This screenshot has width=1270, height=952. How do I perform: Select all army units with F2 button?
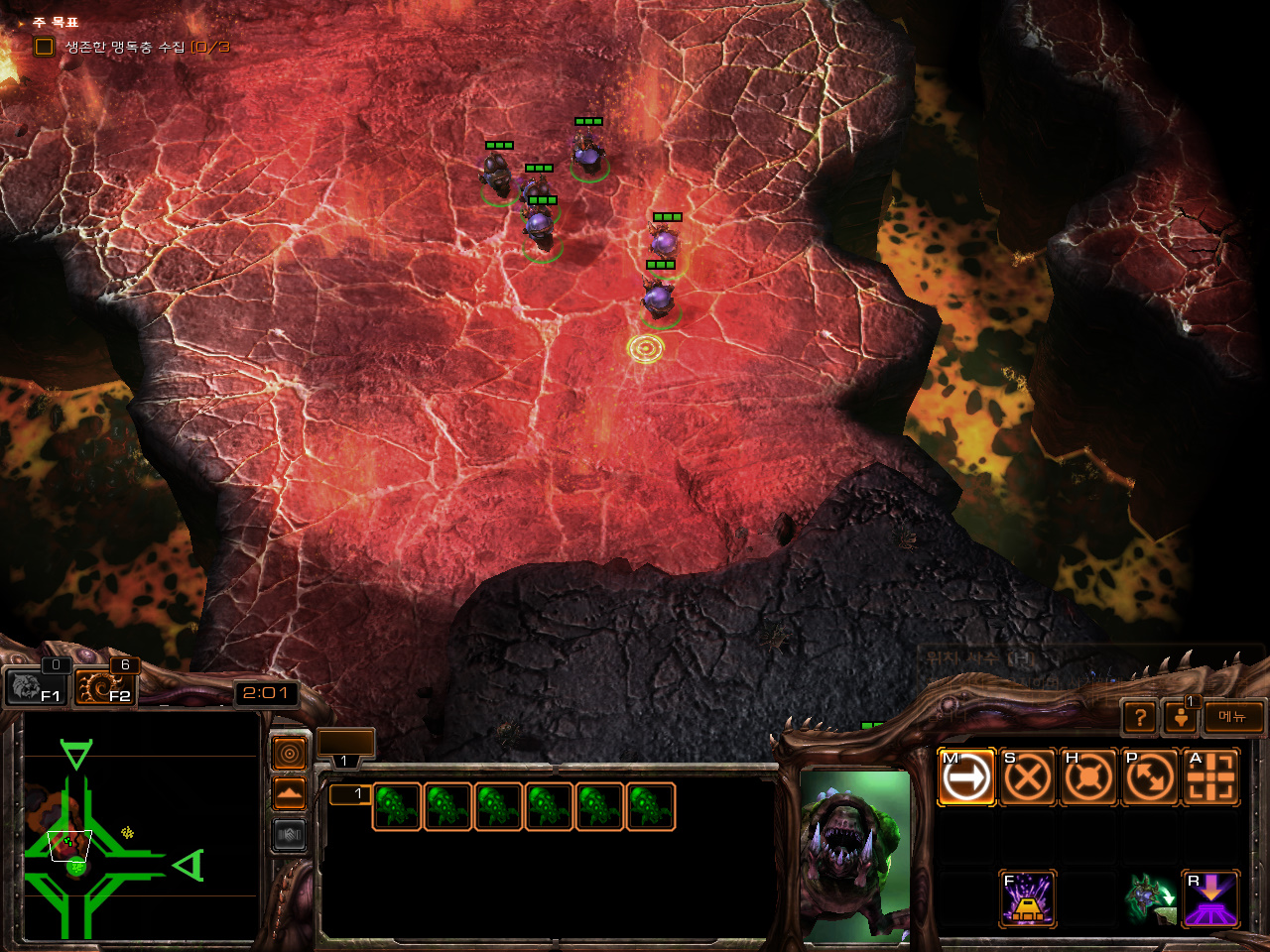105,686
